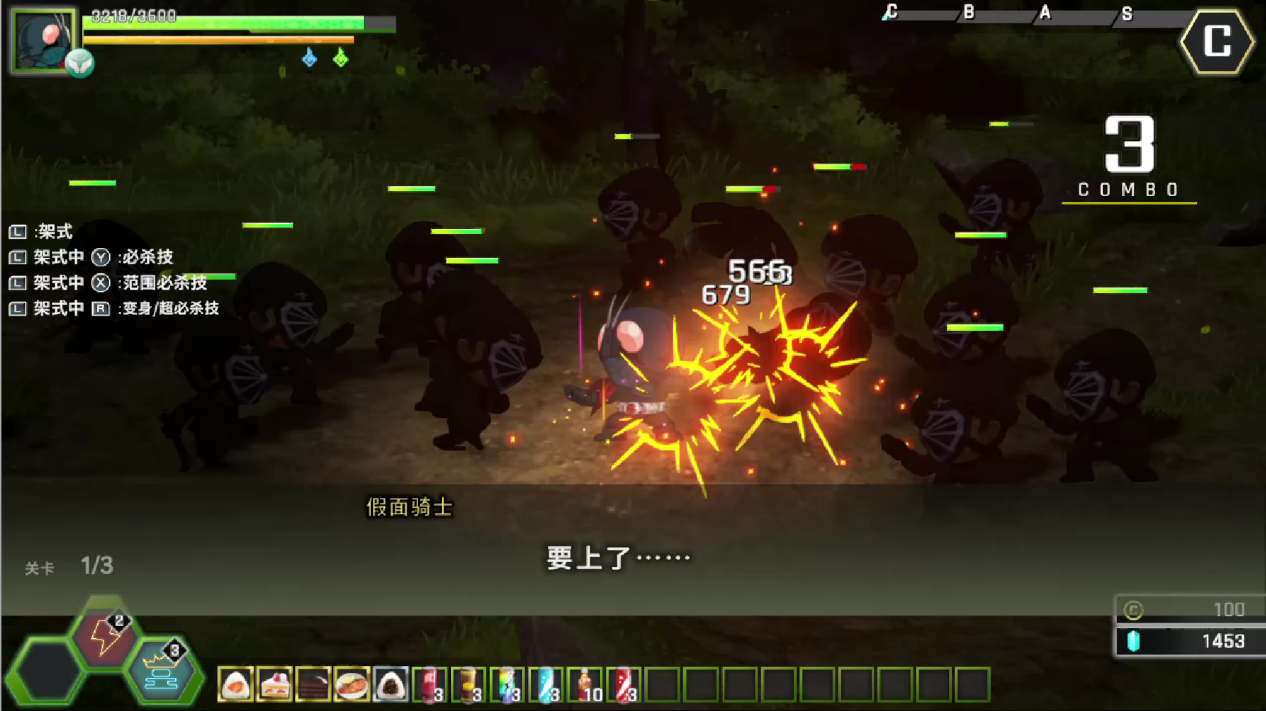This screenshot has height=711, width=1266.
Task: Use the cyan drink can
Action: [546, 685]
